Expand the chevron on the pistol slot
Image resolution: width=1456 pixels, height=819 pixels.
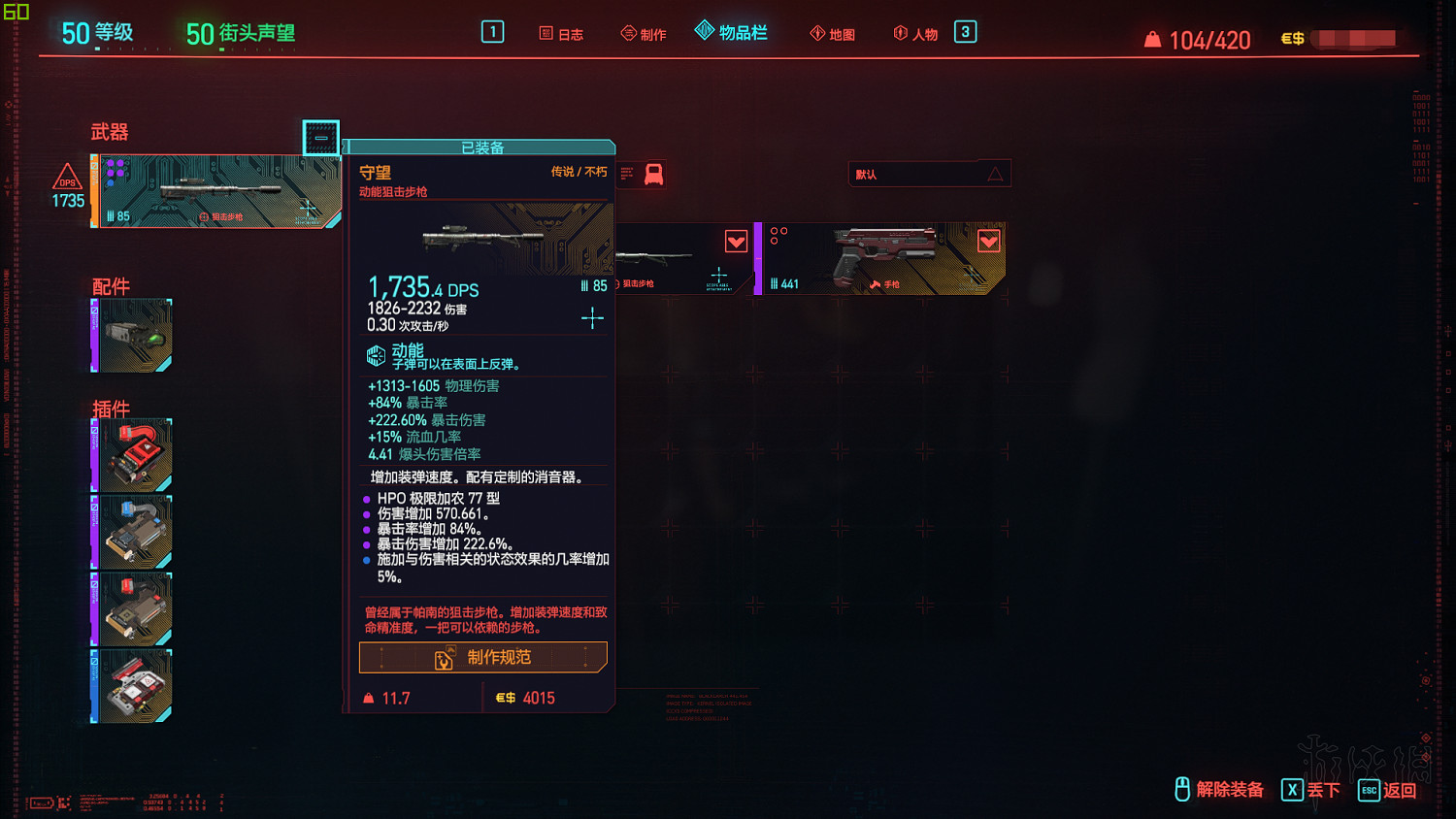(x=988, y=241)
